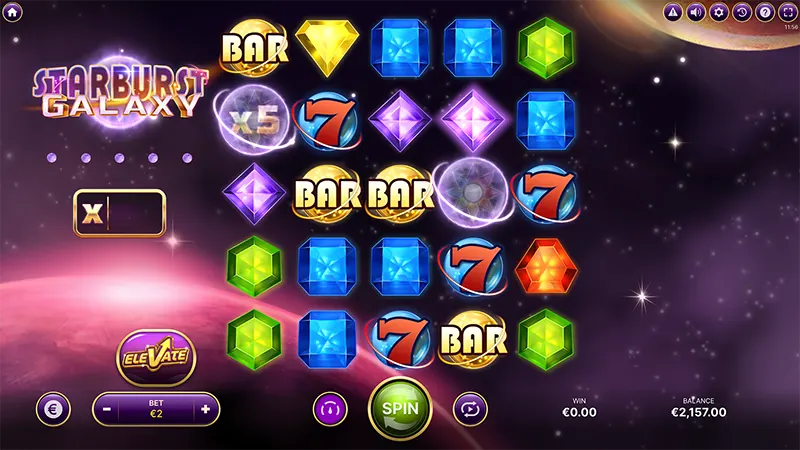Open the question mark help page

click(x=764, y=12)
